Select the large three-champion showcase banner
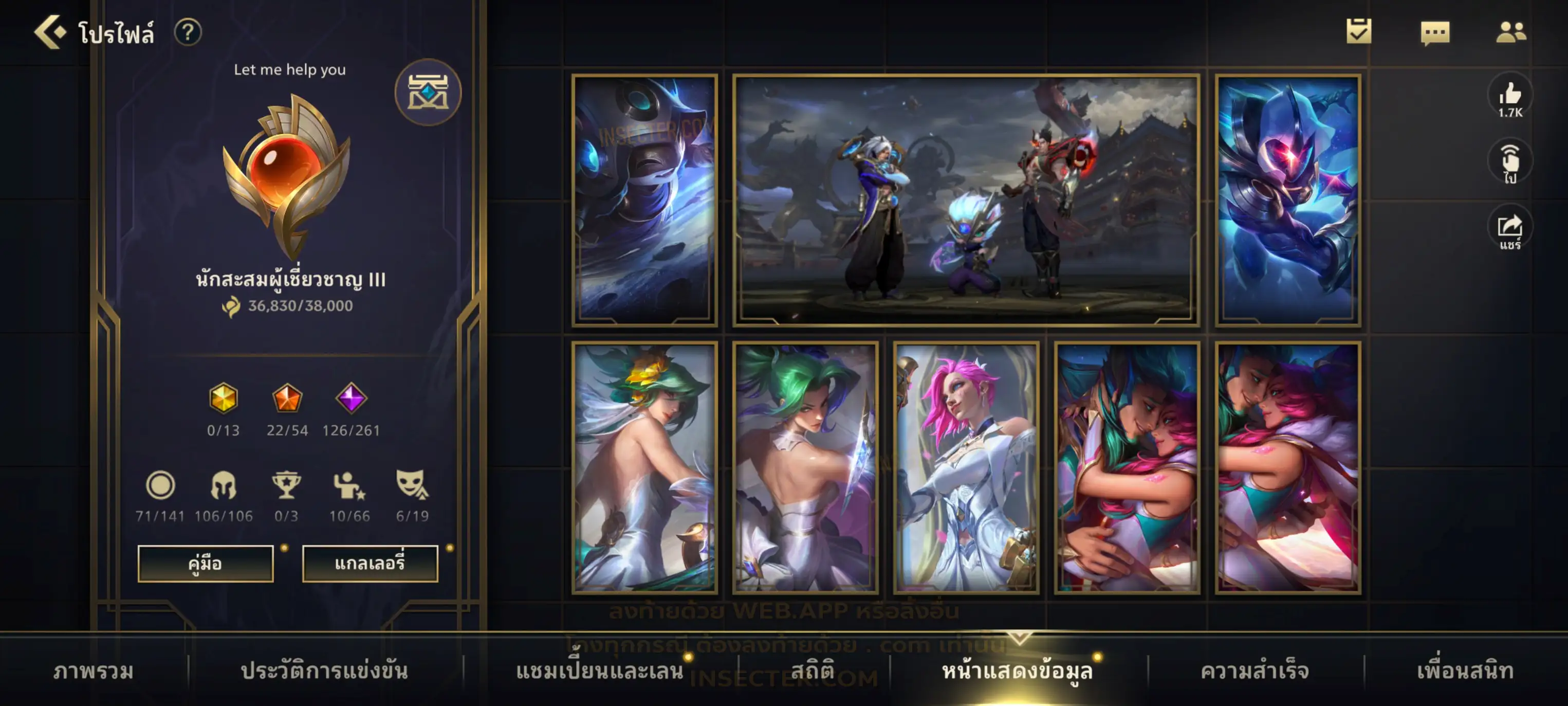 [966, 200]
